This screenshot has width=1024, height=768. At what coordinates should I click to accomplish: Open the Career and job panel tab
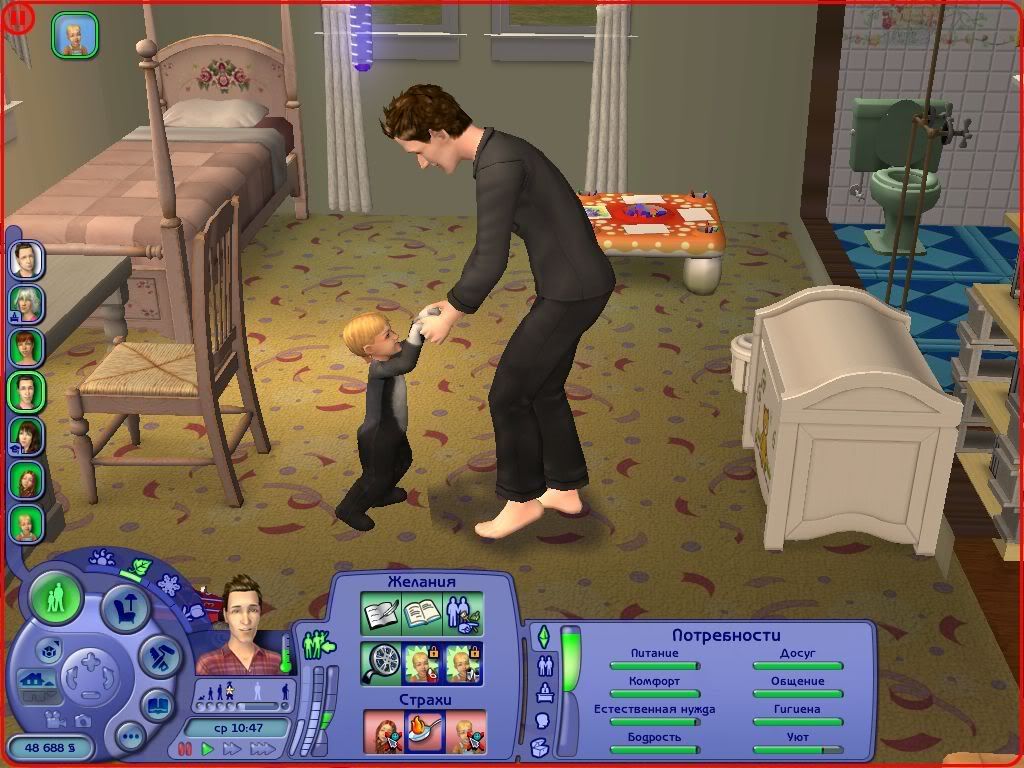point(545,692)
